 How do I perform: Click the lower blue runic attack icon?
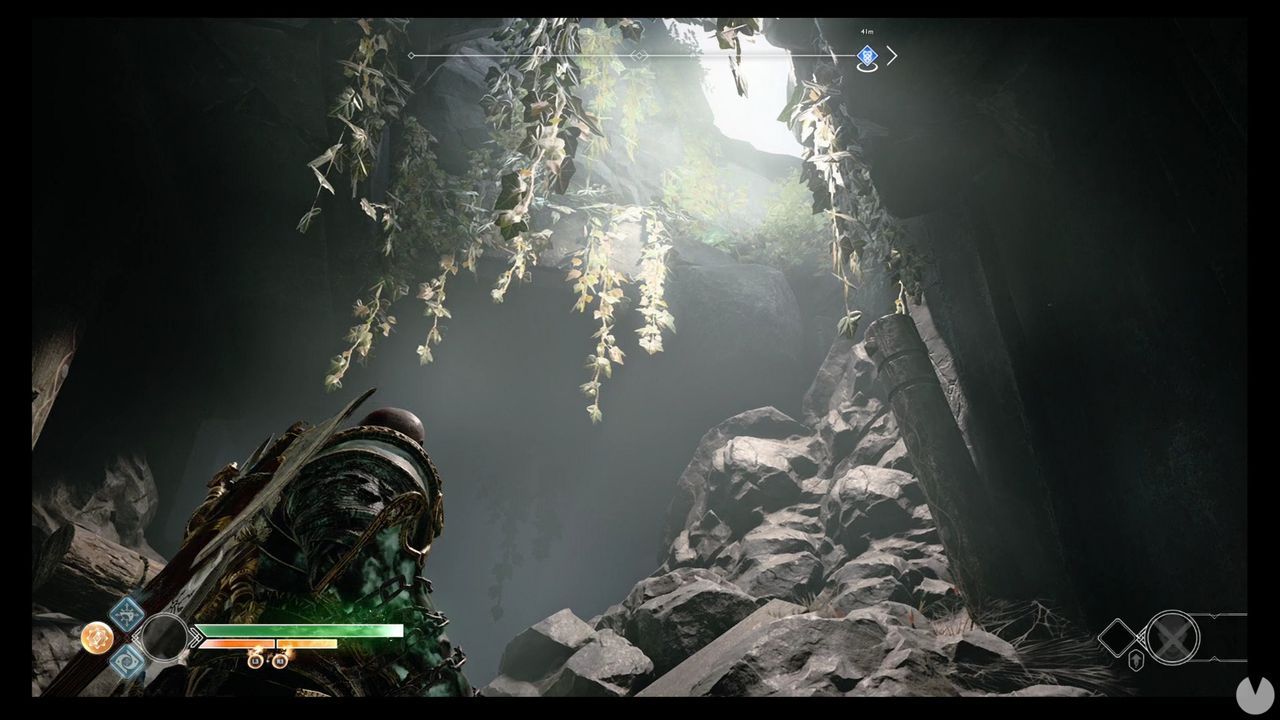tap(127, 660)
